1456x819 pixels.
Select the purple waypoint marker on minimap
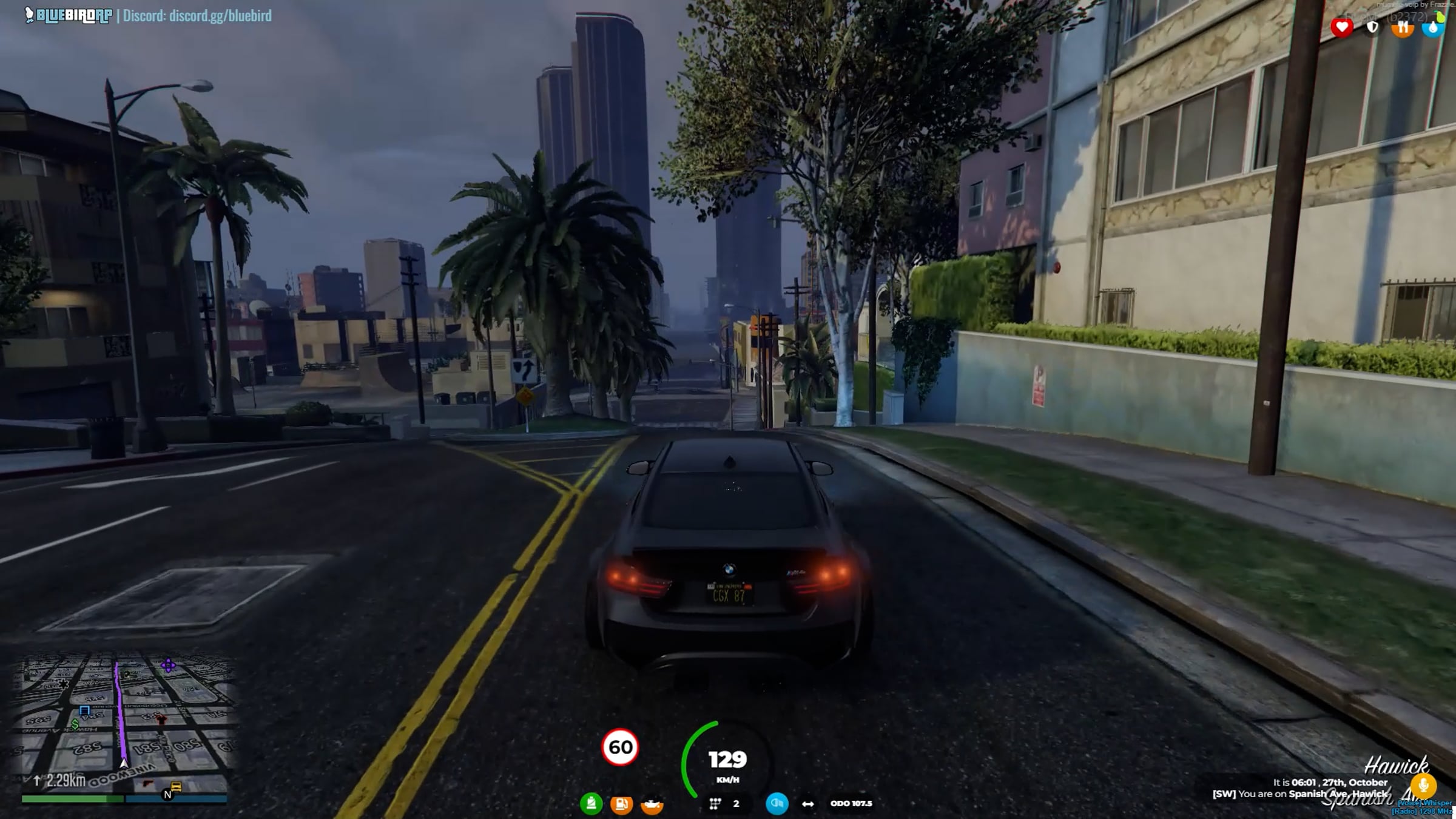coord(168,666)
